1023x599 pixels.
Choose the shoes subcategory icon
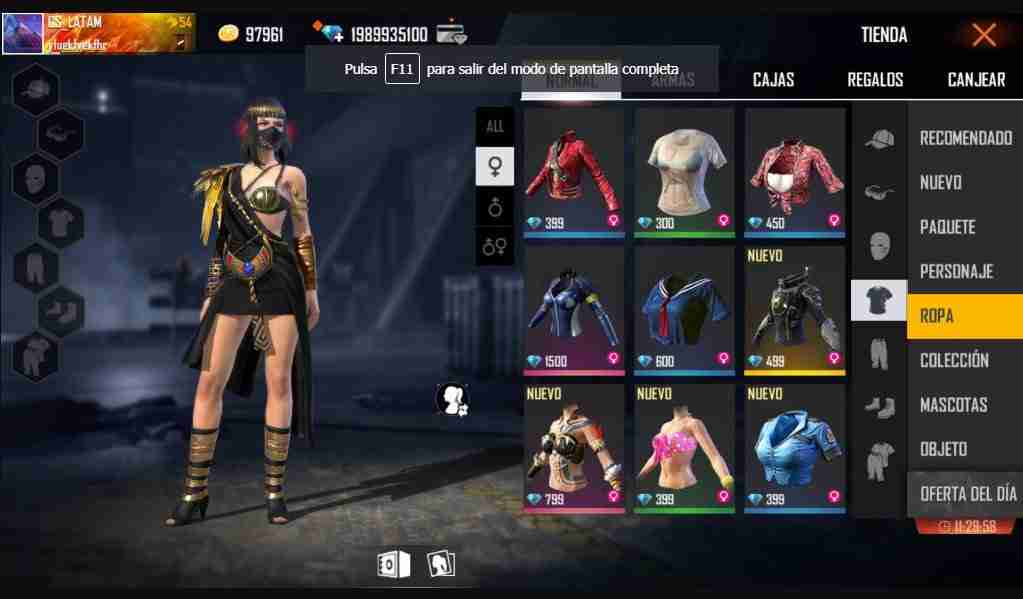click(x=879, y=405)
